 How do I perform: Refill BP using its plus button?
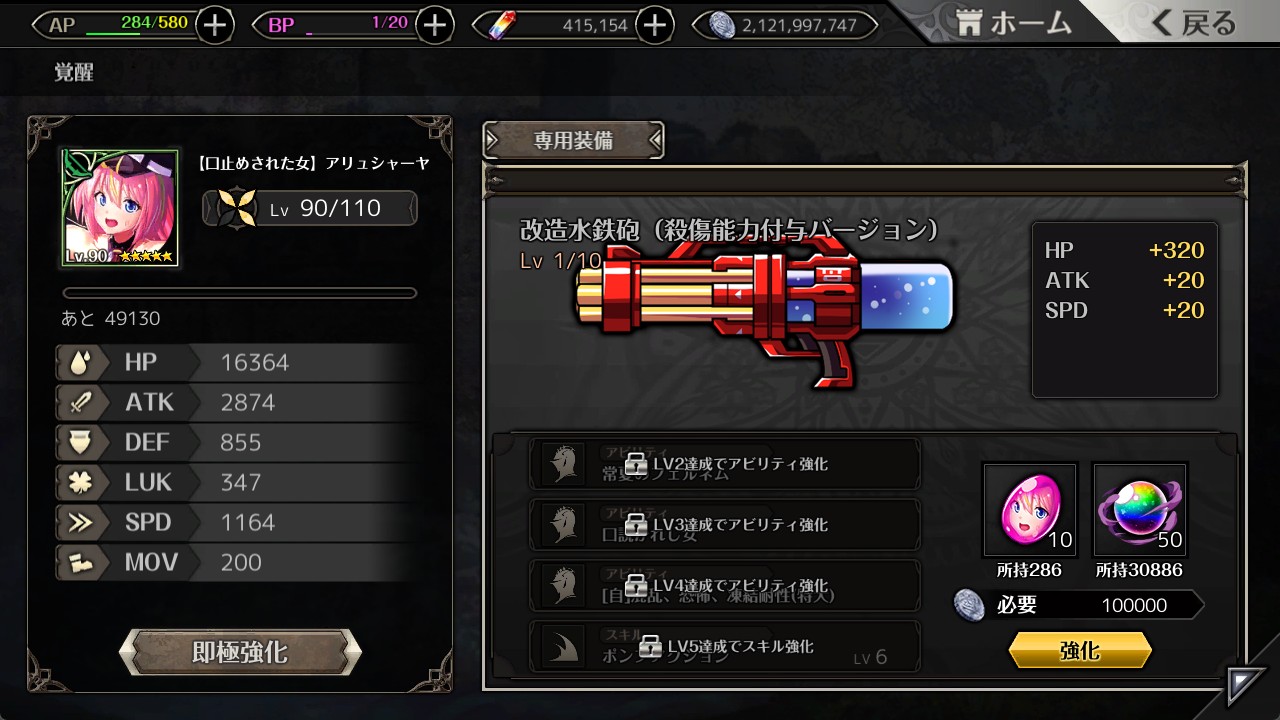[x=434, y=25]
